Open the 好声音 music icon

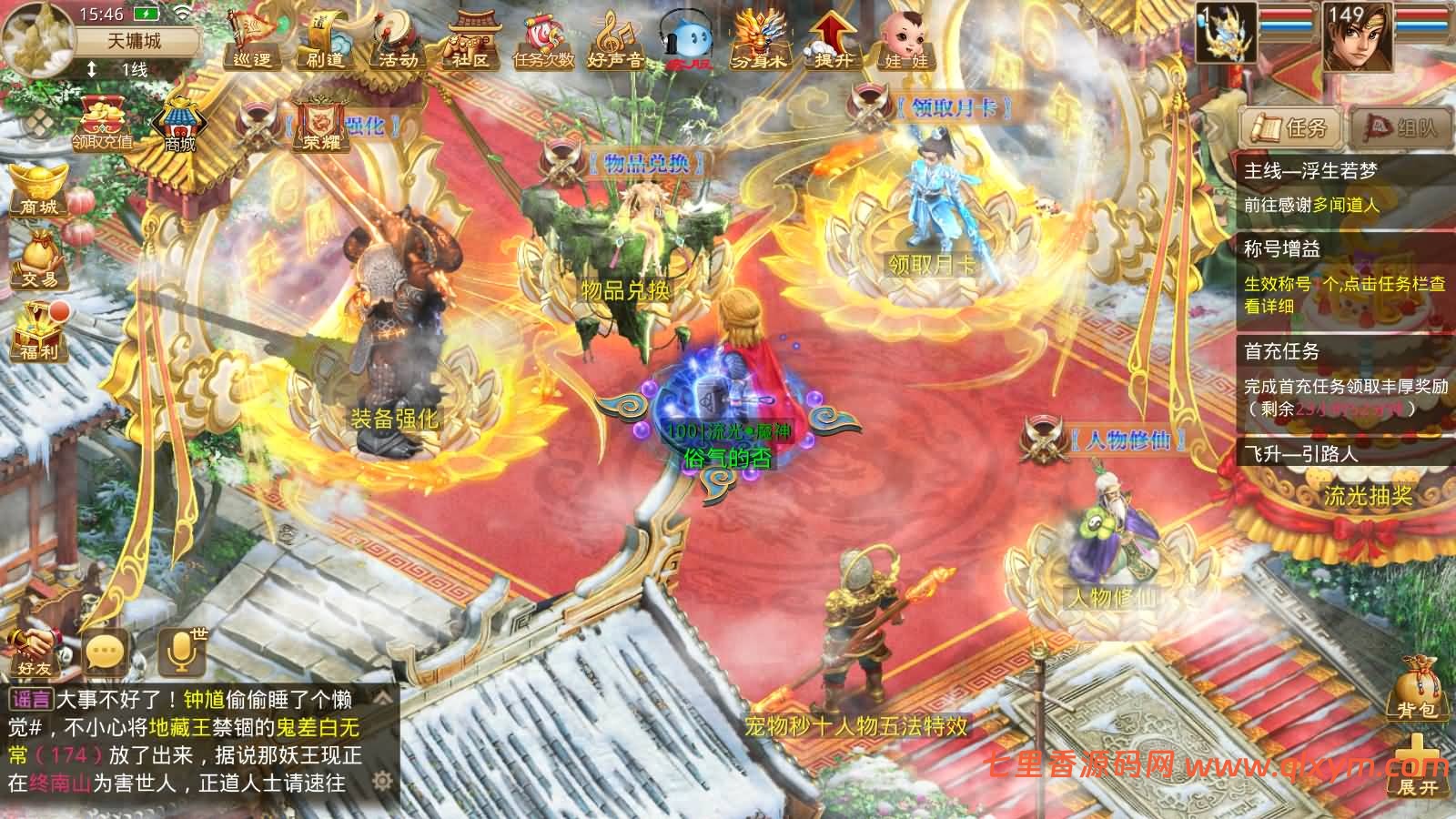[616, 42]
